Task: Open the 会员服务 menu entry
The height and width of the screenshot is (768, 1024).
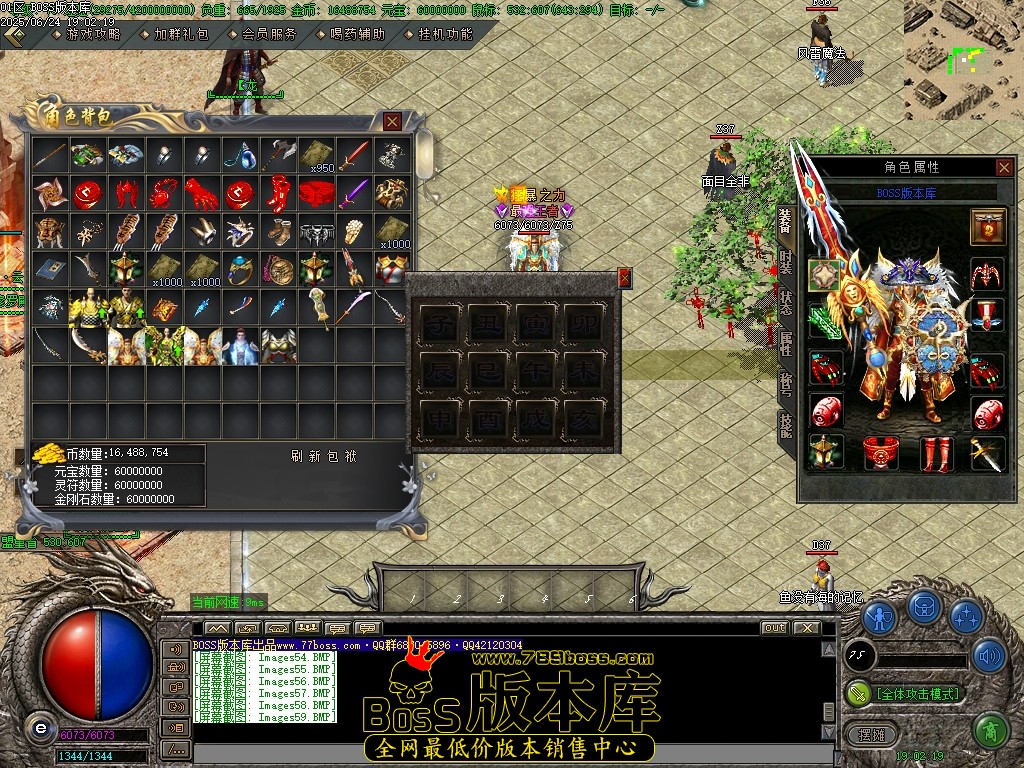Action: [270, 34]
